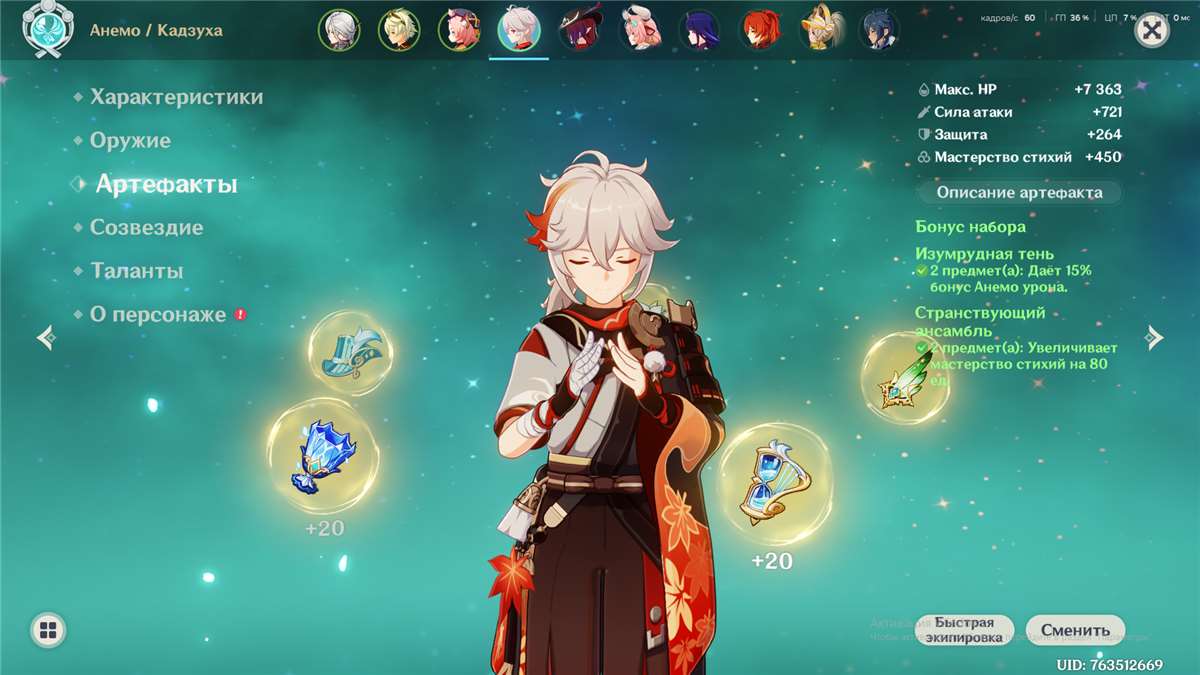The height and width of the screenshot is (675, 1200).
Task: Select the green feather artifact
Action: (x=904, y=378)
